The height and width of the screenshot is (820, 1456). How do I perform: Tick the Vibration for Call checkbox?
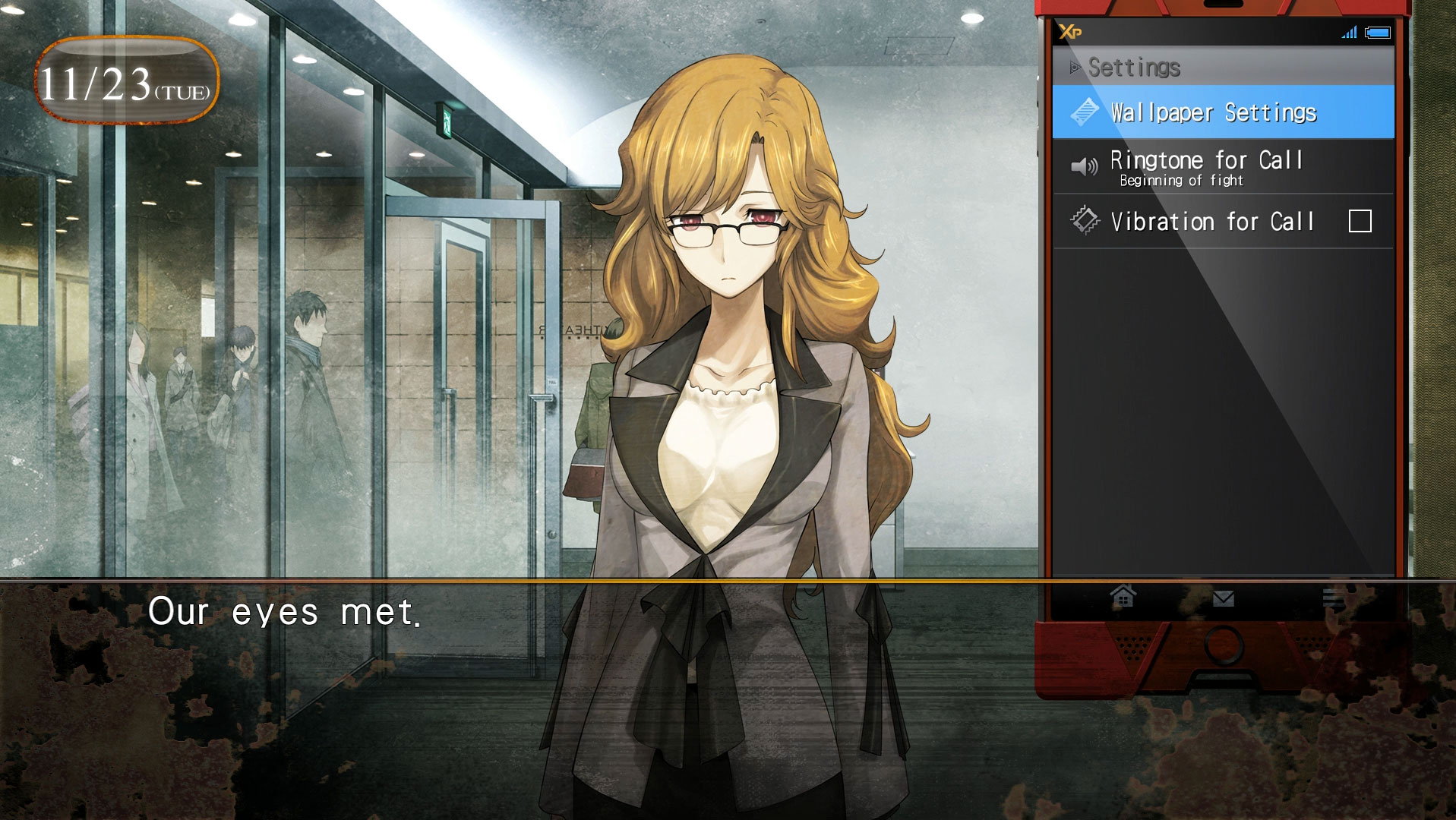tap(1359, 222)
